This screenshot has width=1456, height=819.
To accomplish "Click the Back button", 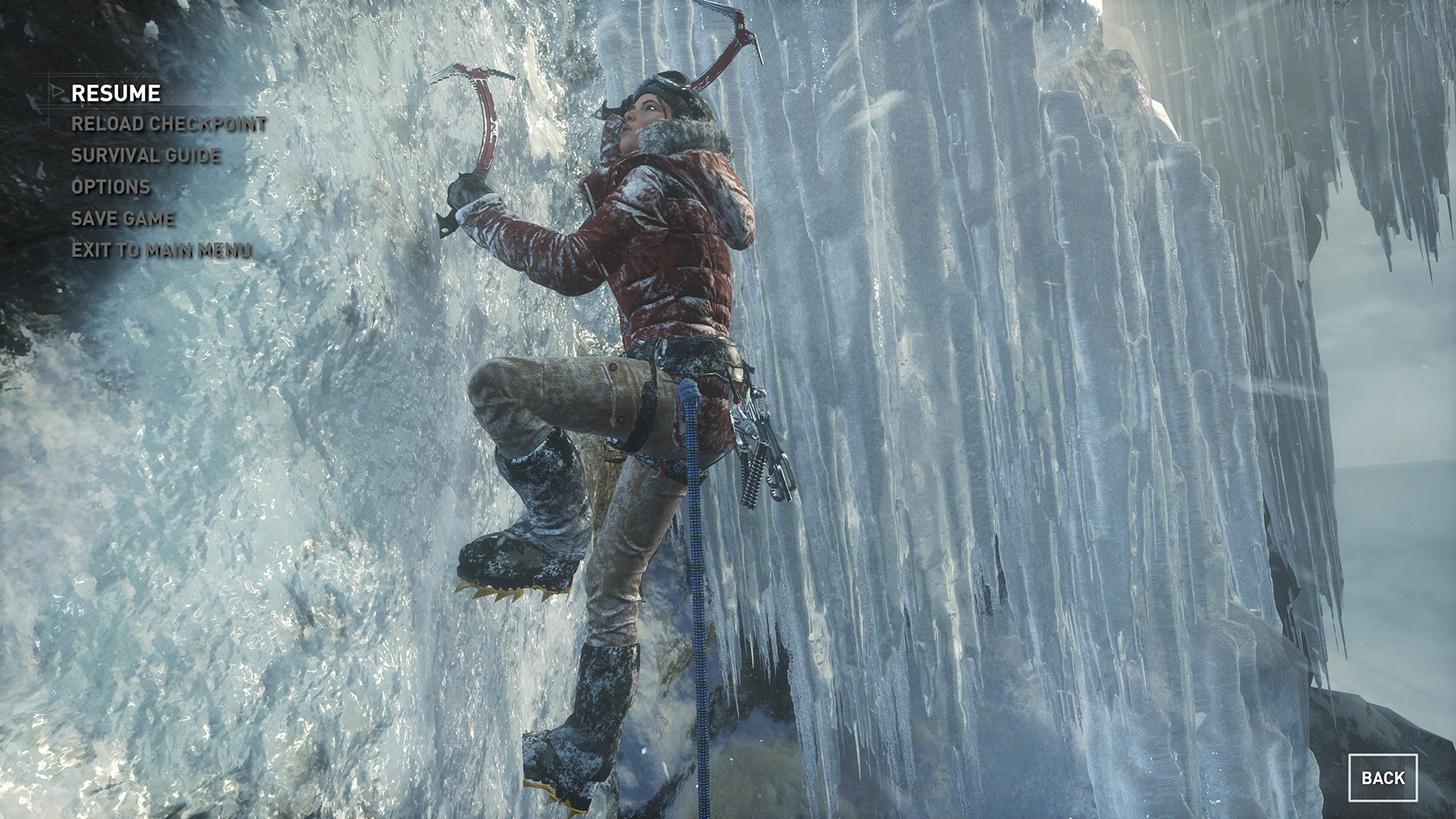I will pos(1382,778).
